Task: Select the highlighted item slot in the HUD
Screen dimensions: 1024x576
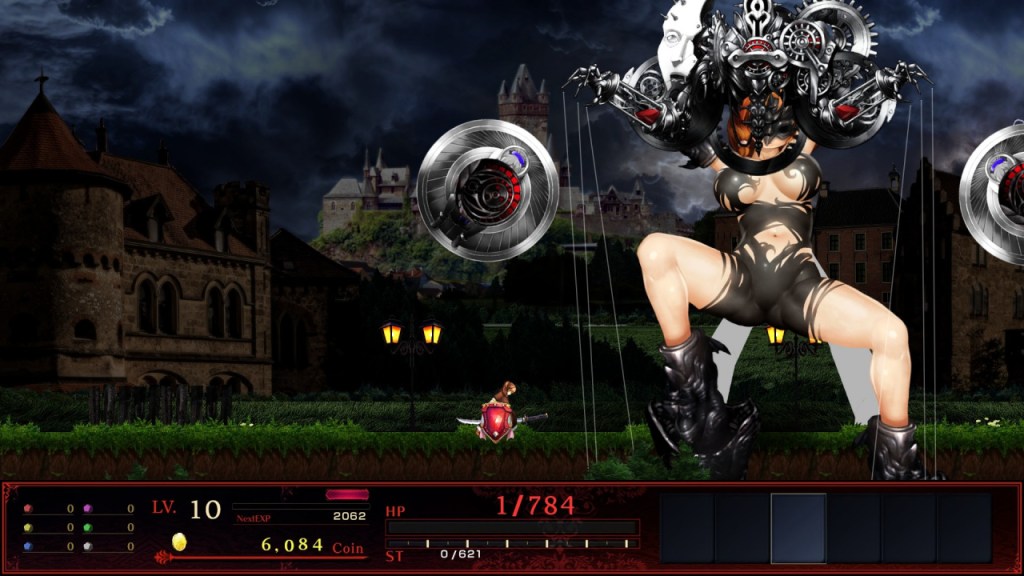Action: click(798, 527)
